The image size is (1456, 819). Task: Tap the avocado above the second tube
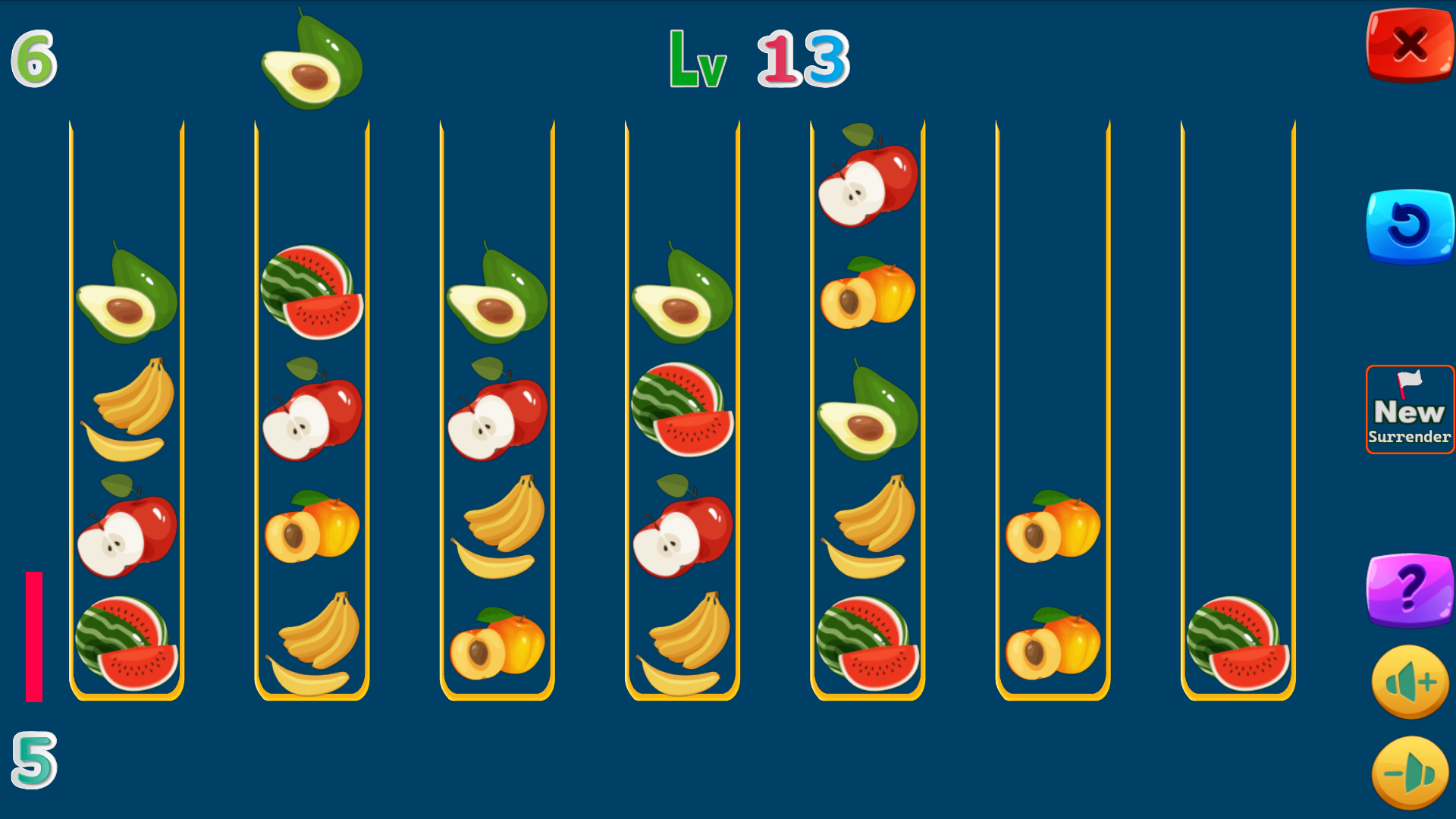pyautogui.click(x=311, y=61)
